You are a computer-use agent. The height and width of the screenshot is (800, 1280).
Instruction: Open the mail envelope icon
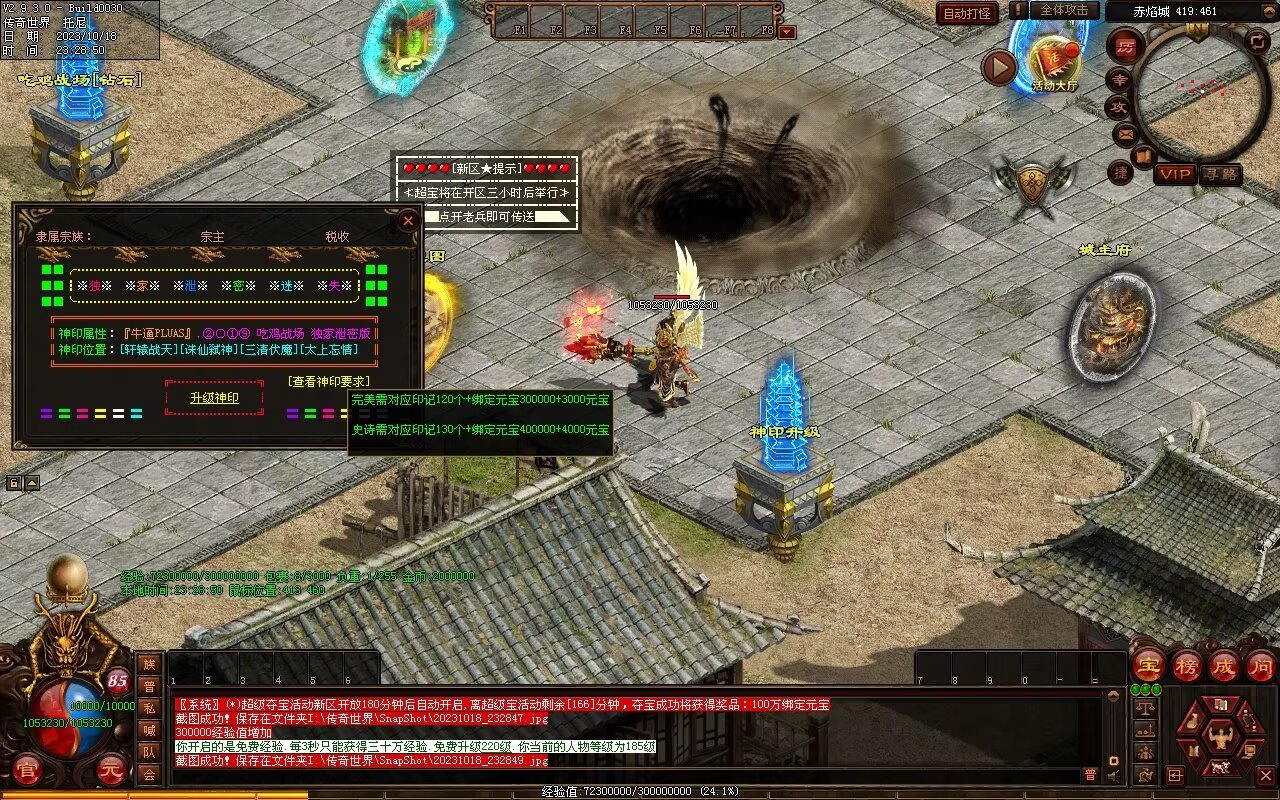(x=1126, y=133)
